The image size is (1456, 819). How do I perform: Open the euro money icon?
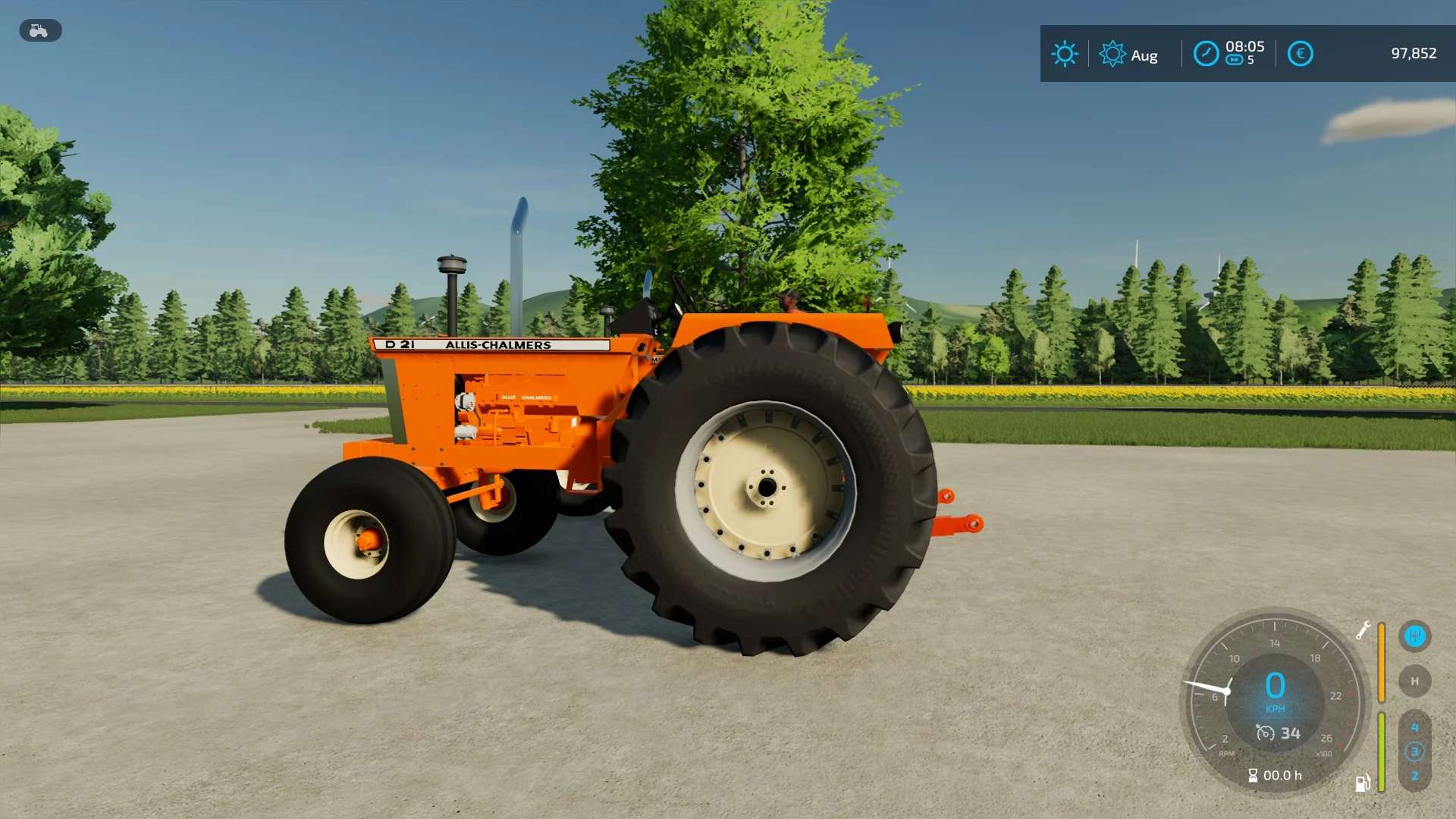click(x=1300, y=54)
